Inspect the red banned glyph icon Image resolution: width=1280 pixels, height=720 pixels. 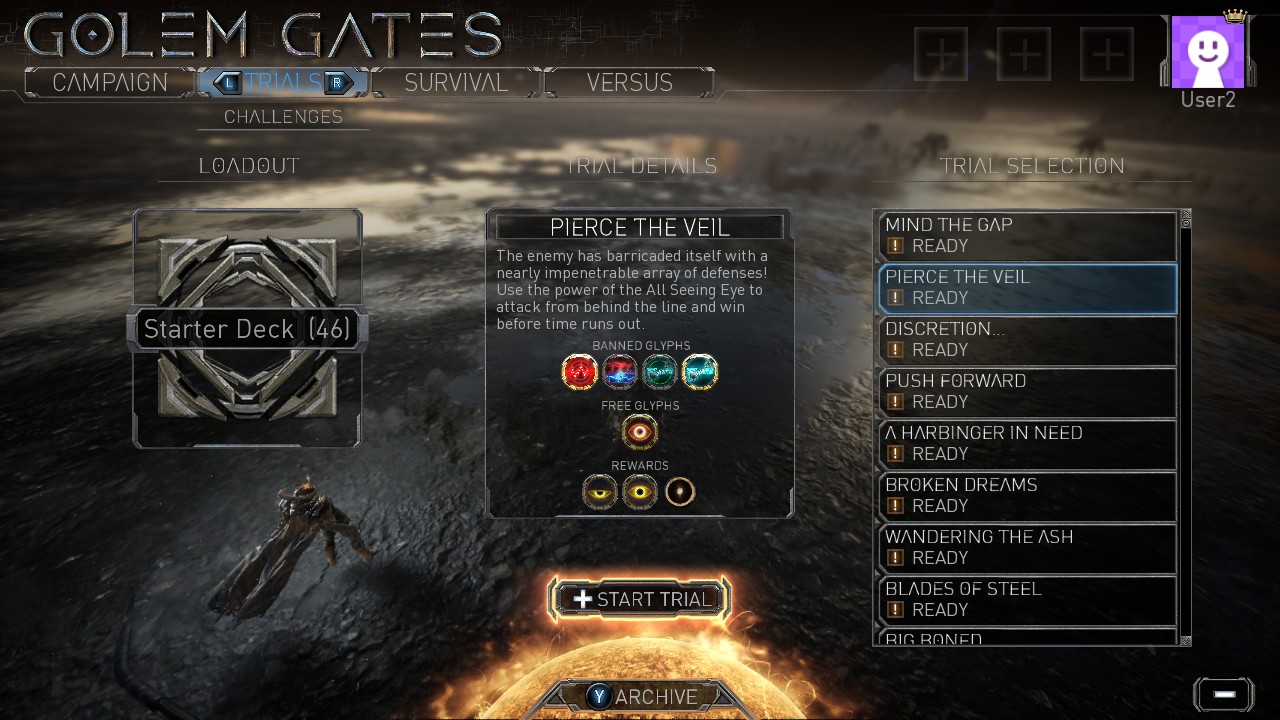click(580, 372)
